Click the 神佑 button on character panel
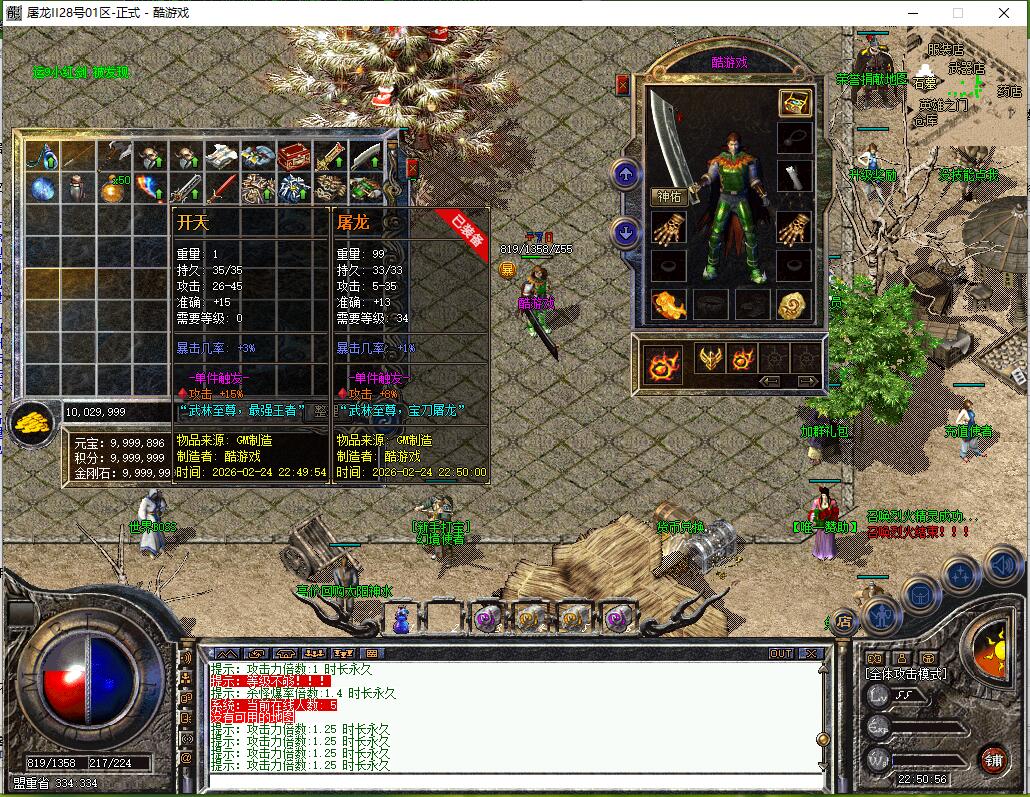The image size is (1030, 797). pyautogui.click(x=669, y=197)
